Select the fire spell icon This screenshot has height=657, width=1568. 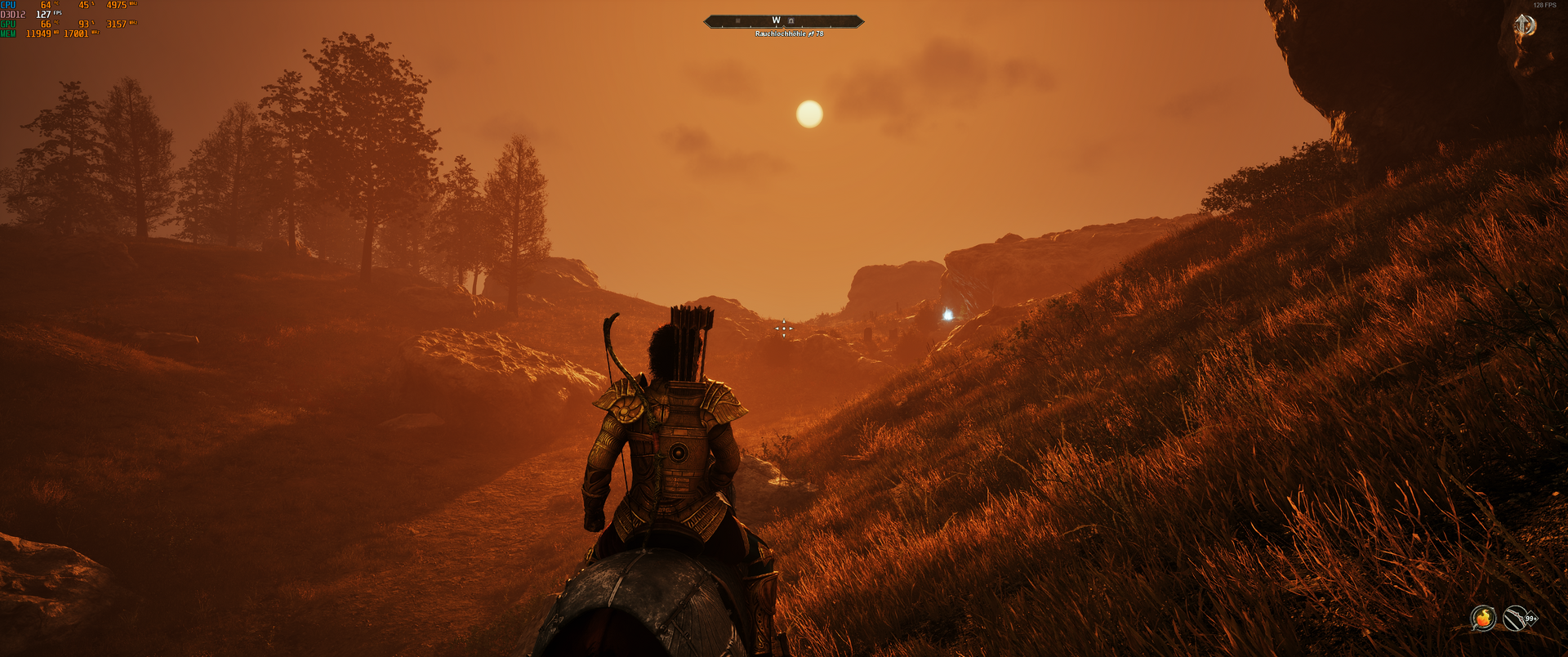coord(1482,619)
